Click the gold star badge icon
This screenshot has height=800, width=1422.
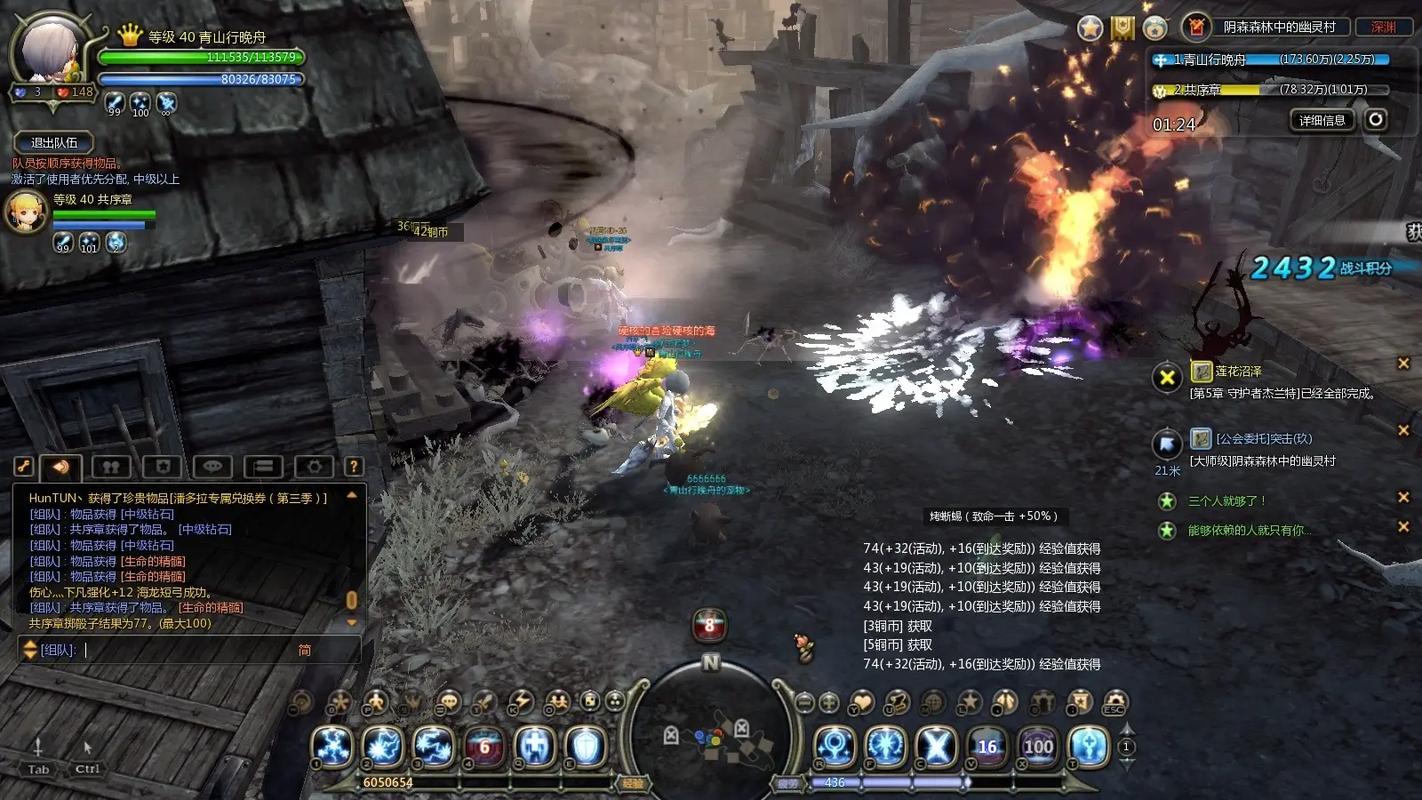[x=1090, y=28]
